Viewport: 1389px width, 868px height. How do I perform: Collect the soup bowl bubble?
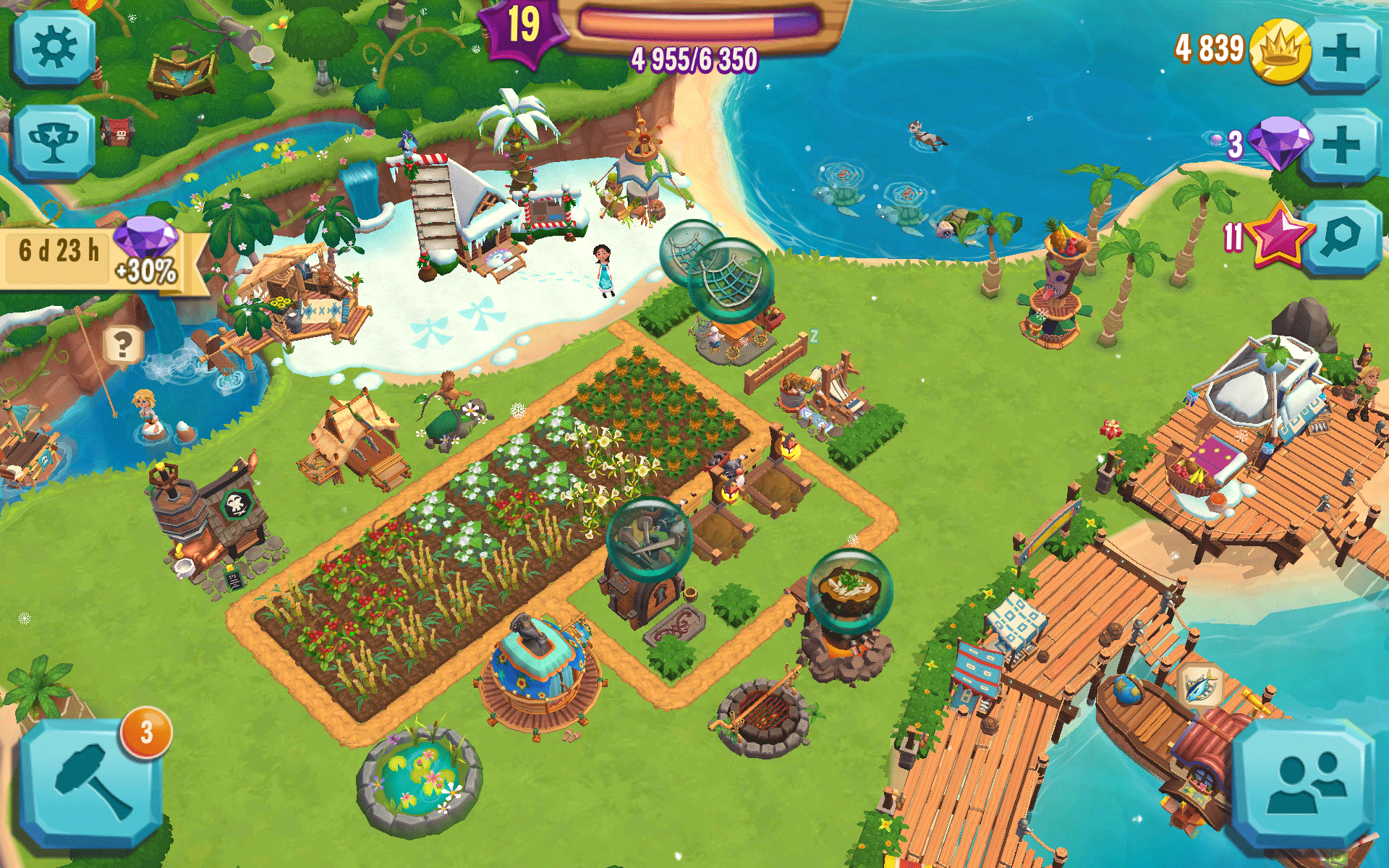click(849, 590)
